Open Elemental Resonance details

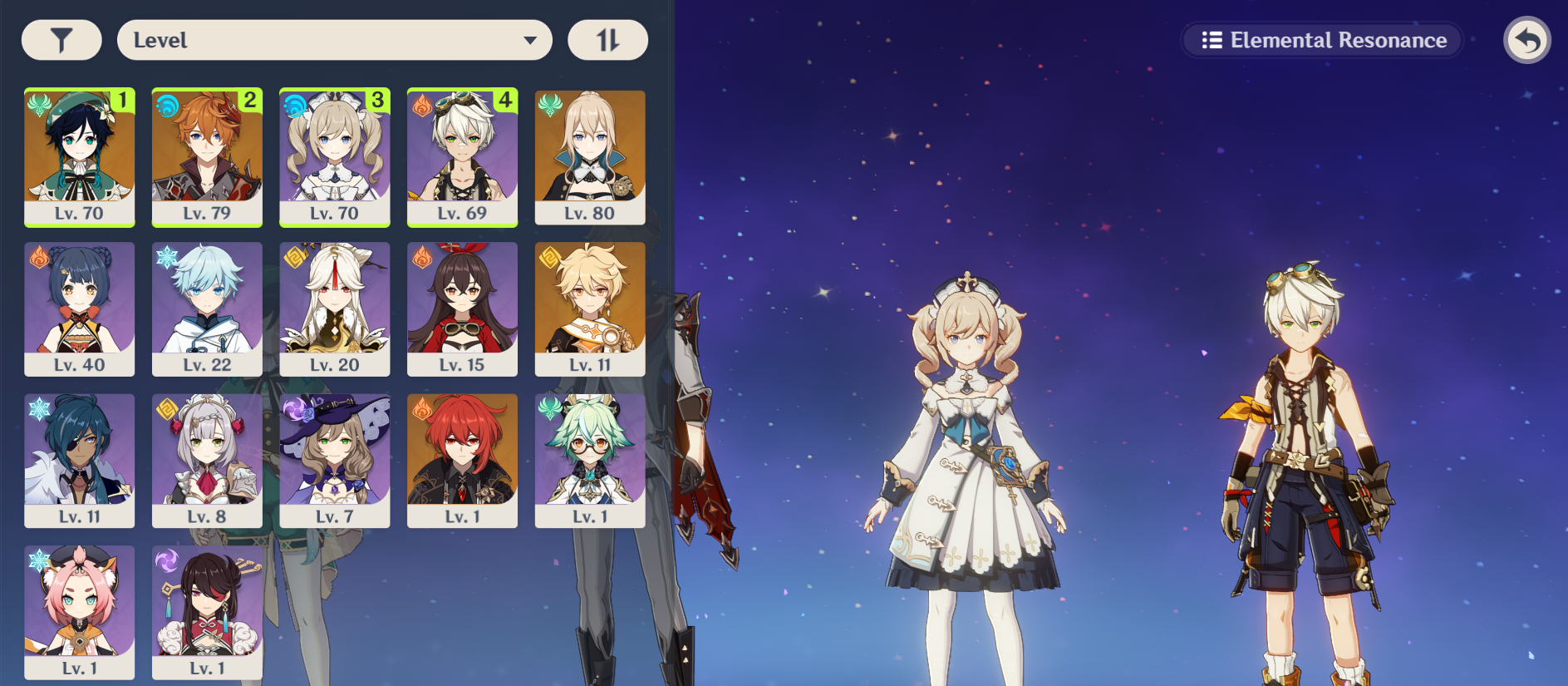click(1323, 40)
